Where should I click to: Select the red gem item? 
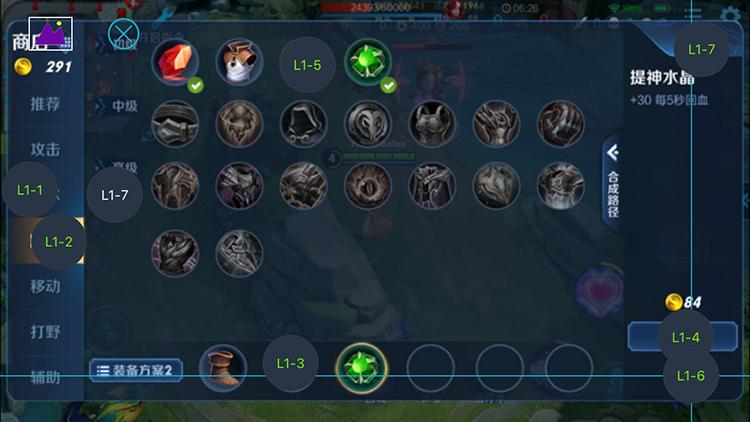pyautogui.click(x=175, y=63)
